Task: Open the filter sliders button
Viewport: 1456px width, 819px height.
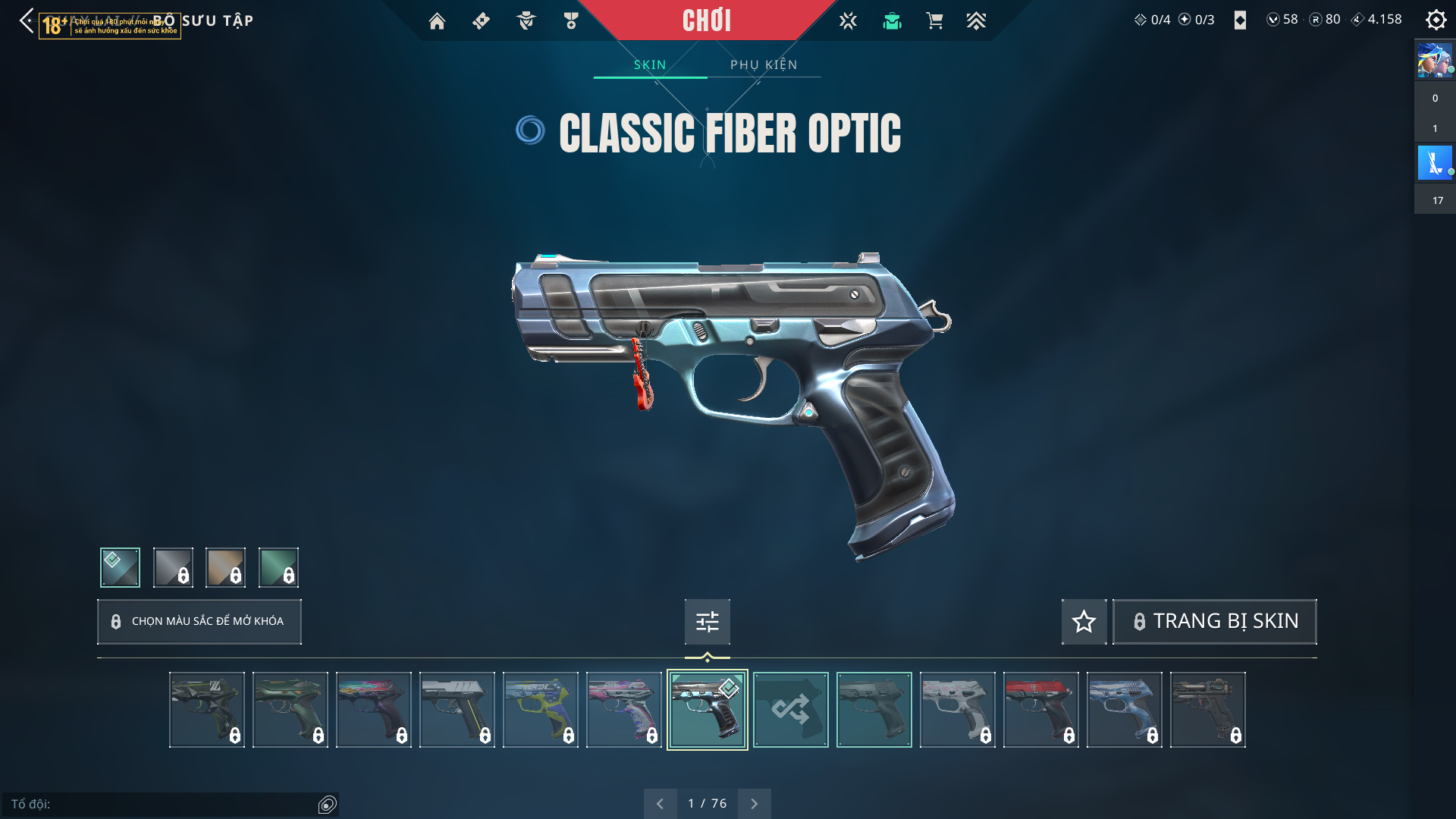Action: 707,622
